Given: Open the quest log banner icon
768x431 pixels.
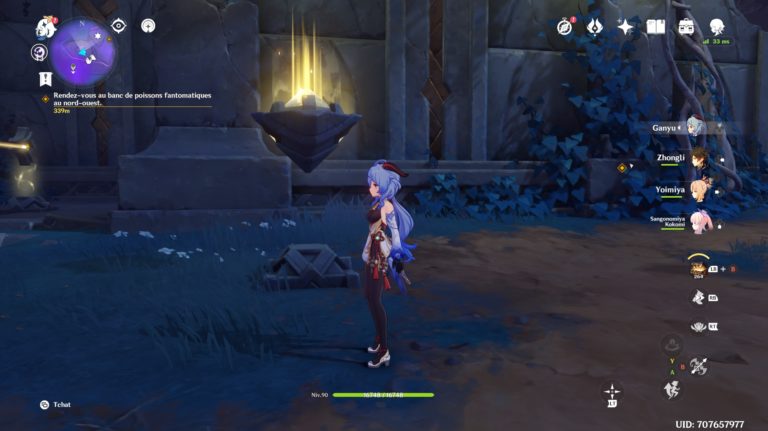Looking at the screenshot, I should point(44,78).
